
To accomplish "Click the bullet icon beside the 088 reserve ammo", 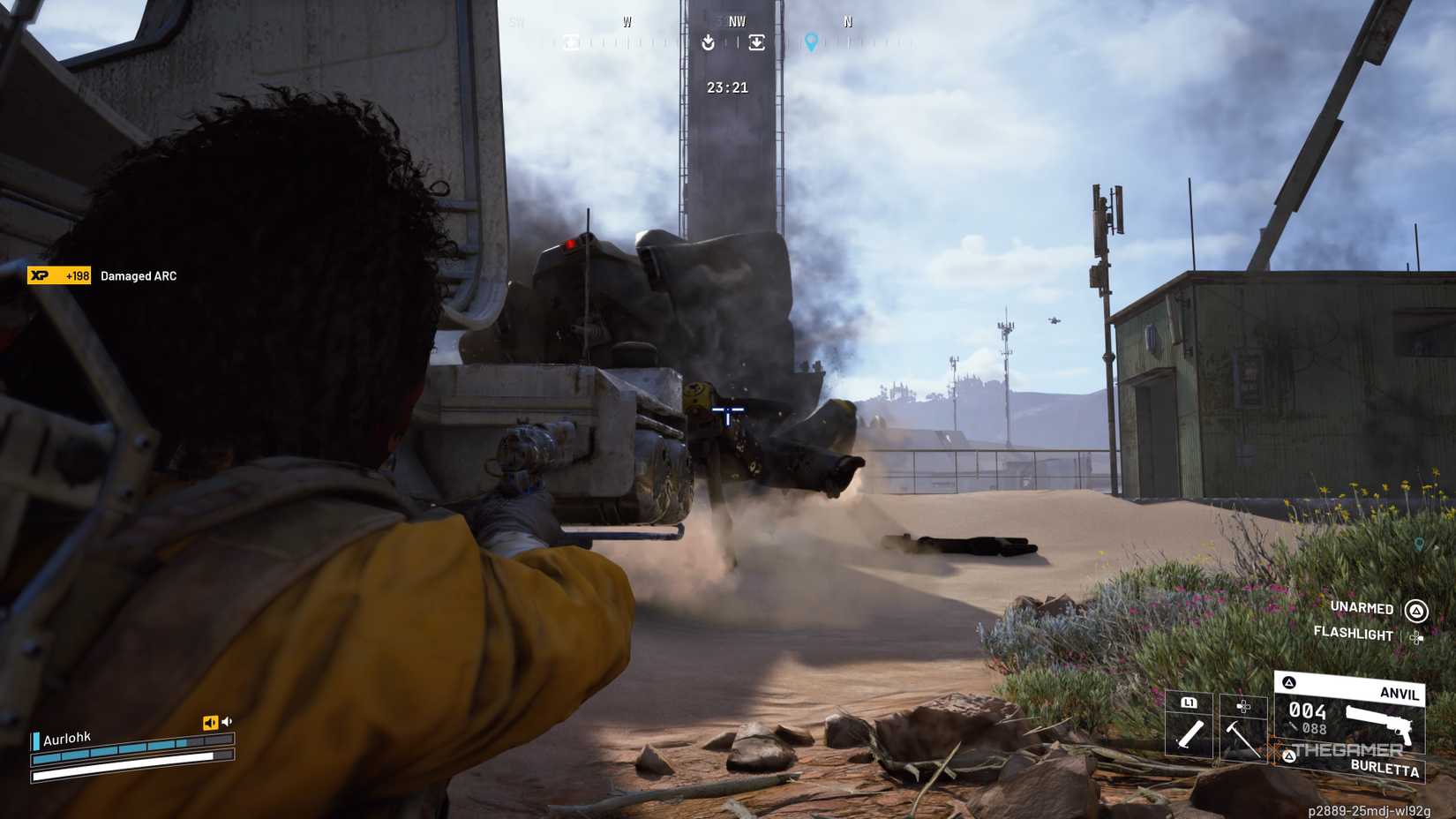I will [x=1293, y=727].
